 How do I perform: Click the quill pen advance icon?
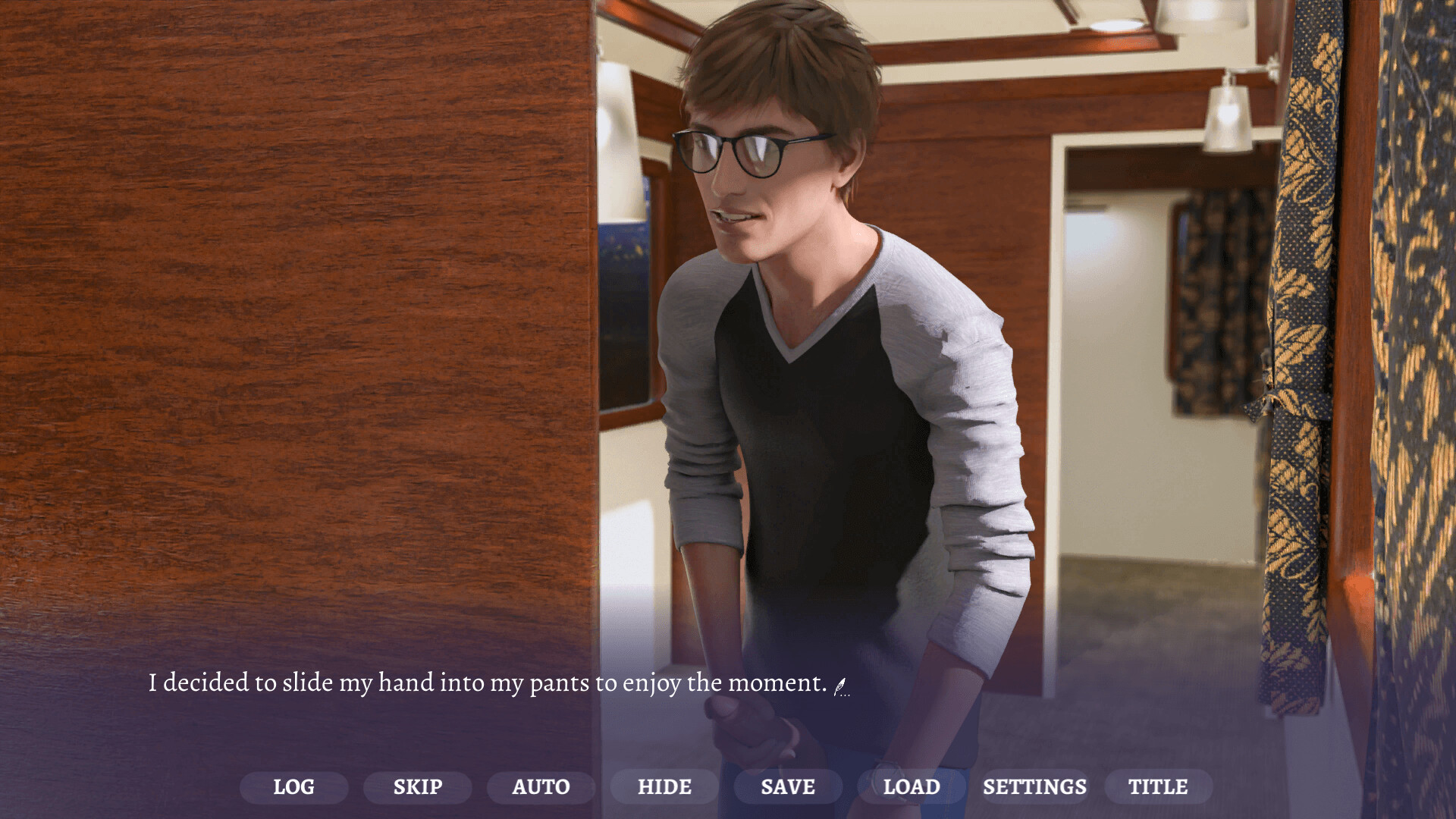(x=839, y=686)
